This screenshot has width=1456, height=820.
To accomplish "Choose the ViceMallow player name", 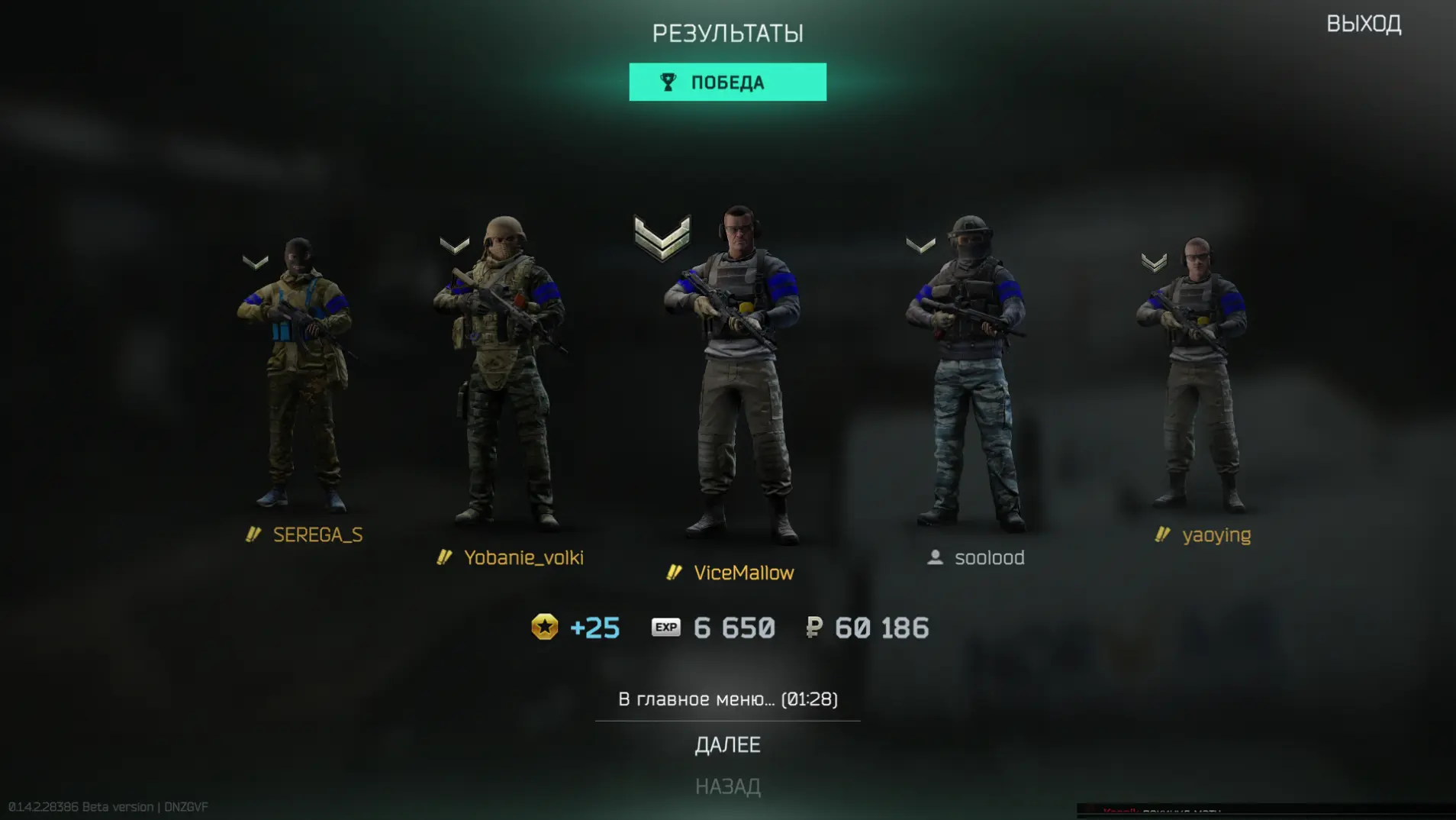I will click(743, 573).
